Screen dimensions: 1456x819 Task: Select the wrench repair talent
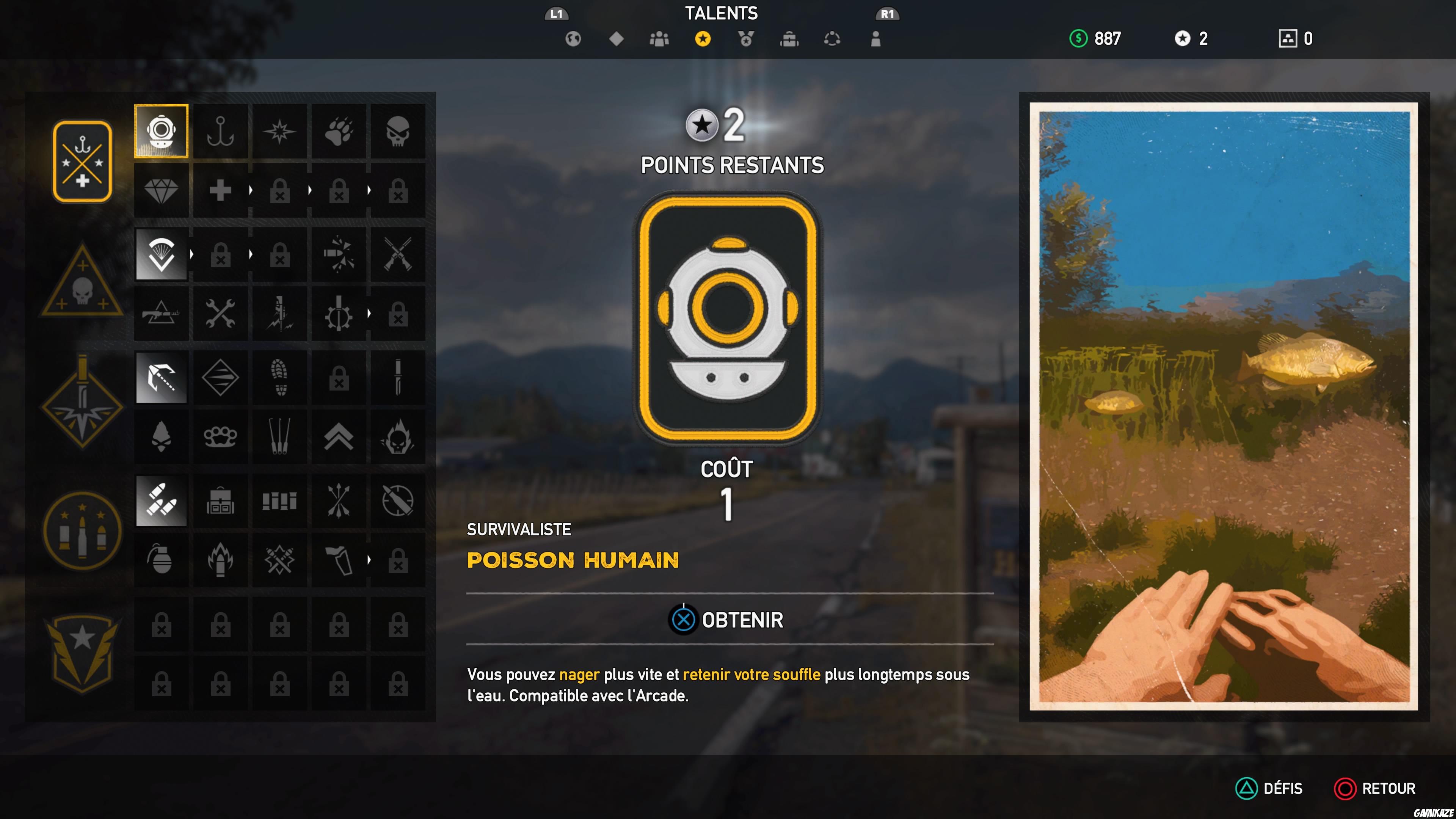coord(220,314)
